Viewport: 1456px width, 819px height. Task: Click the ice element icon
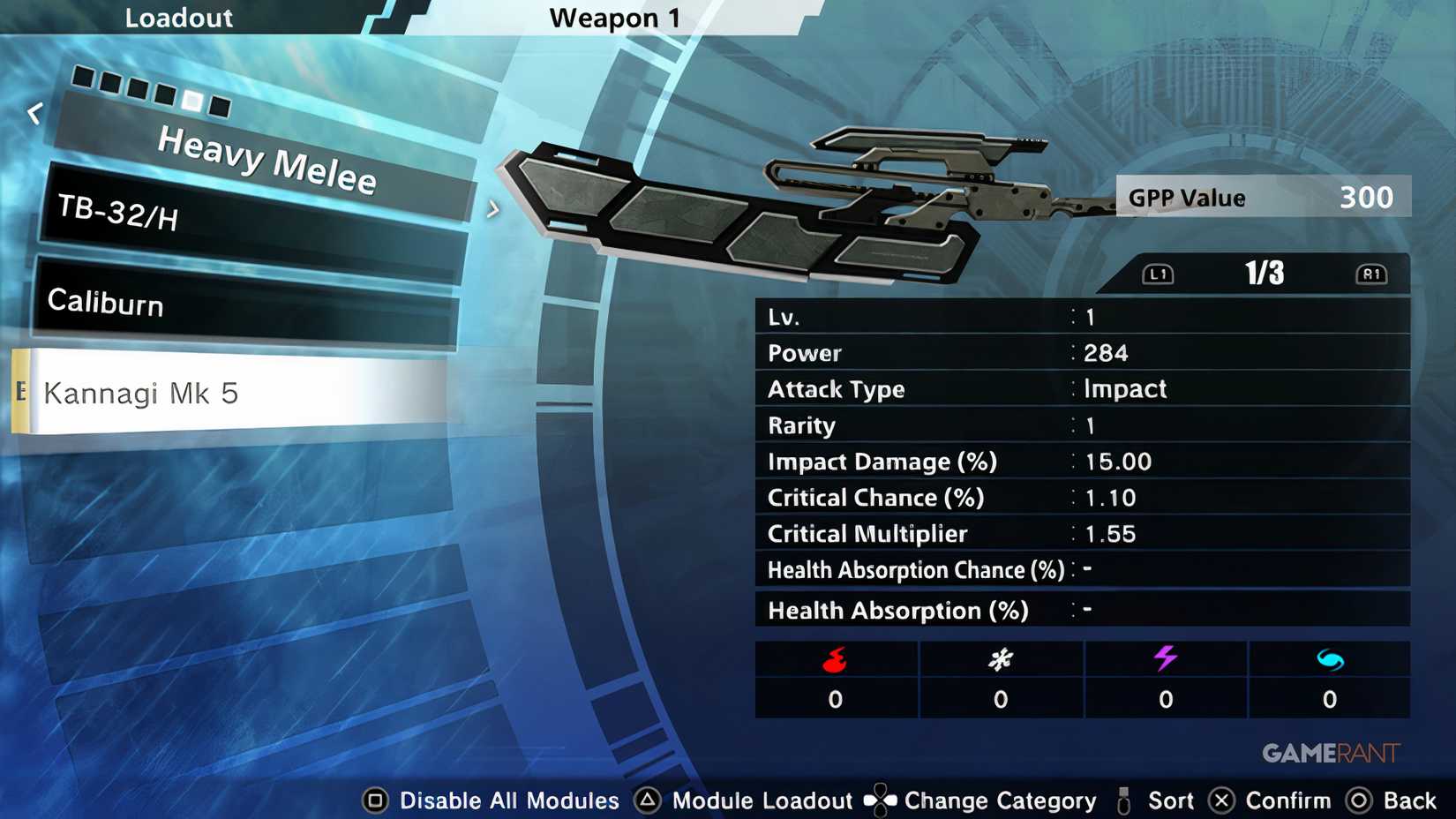point(1000,657)
